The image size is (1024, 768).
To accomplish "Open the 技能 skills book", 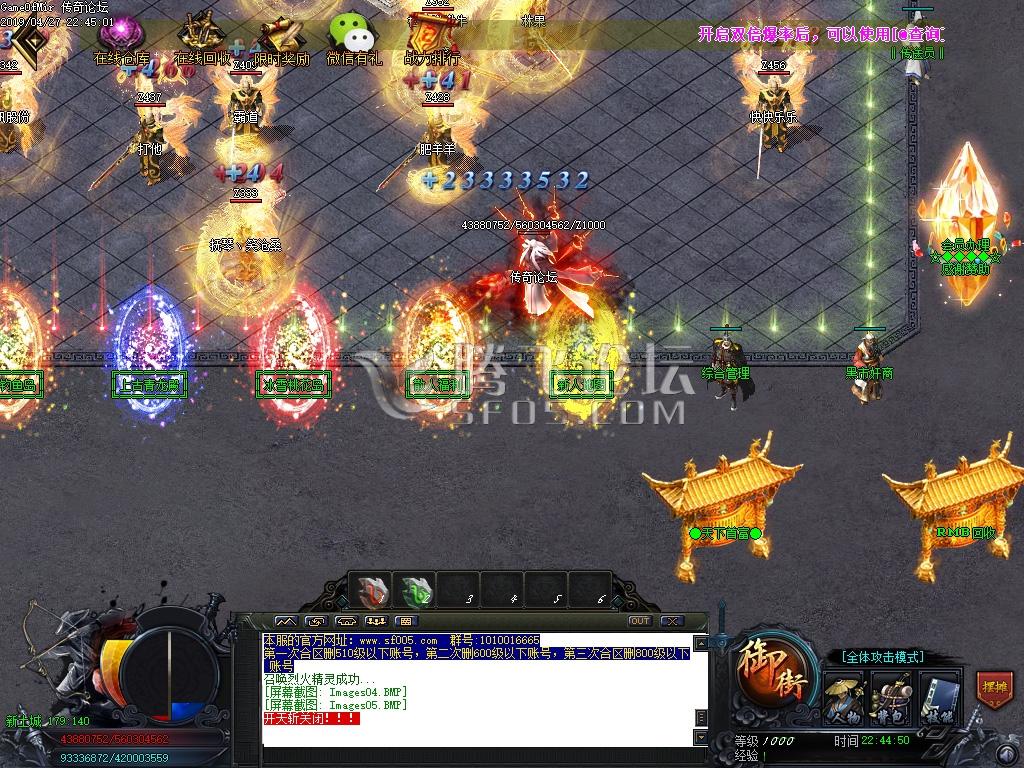I will click(x=938, y=698).
